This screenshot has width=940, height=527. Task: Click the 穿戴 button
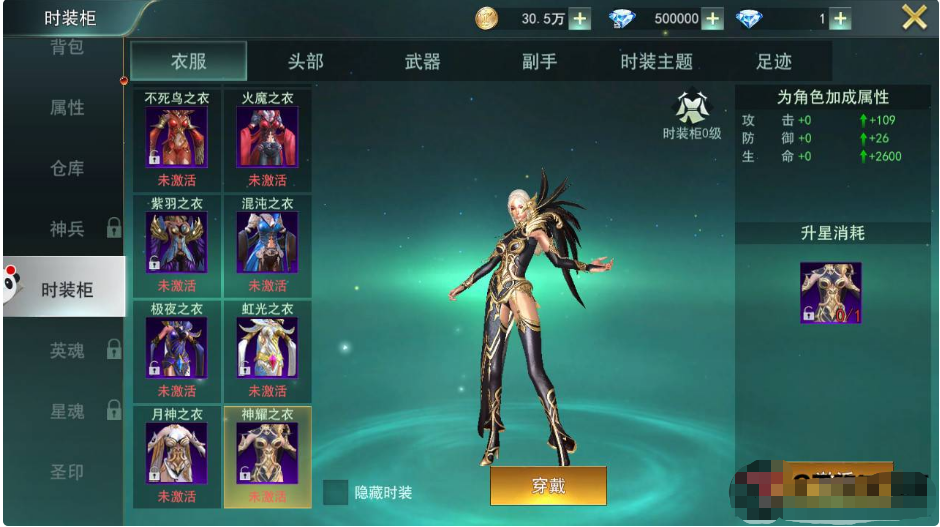[548, 486]
